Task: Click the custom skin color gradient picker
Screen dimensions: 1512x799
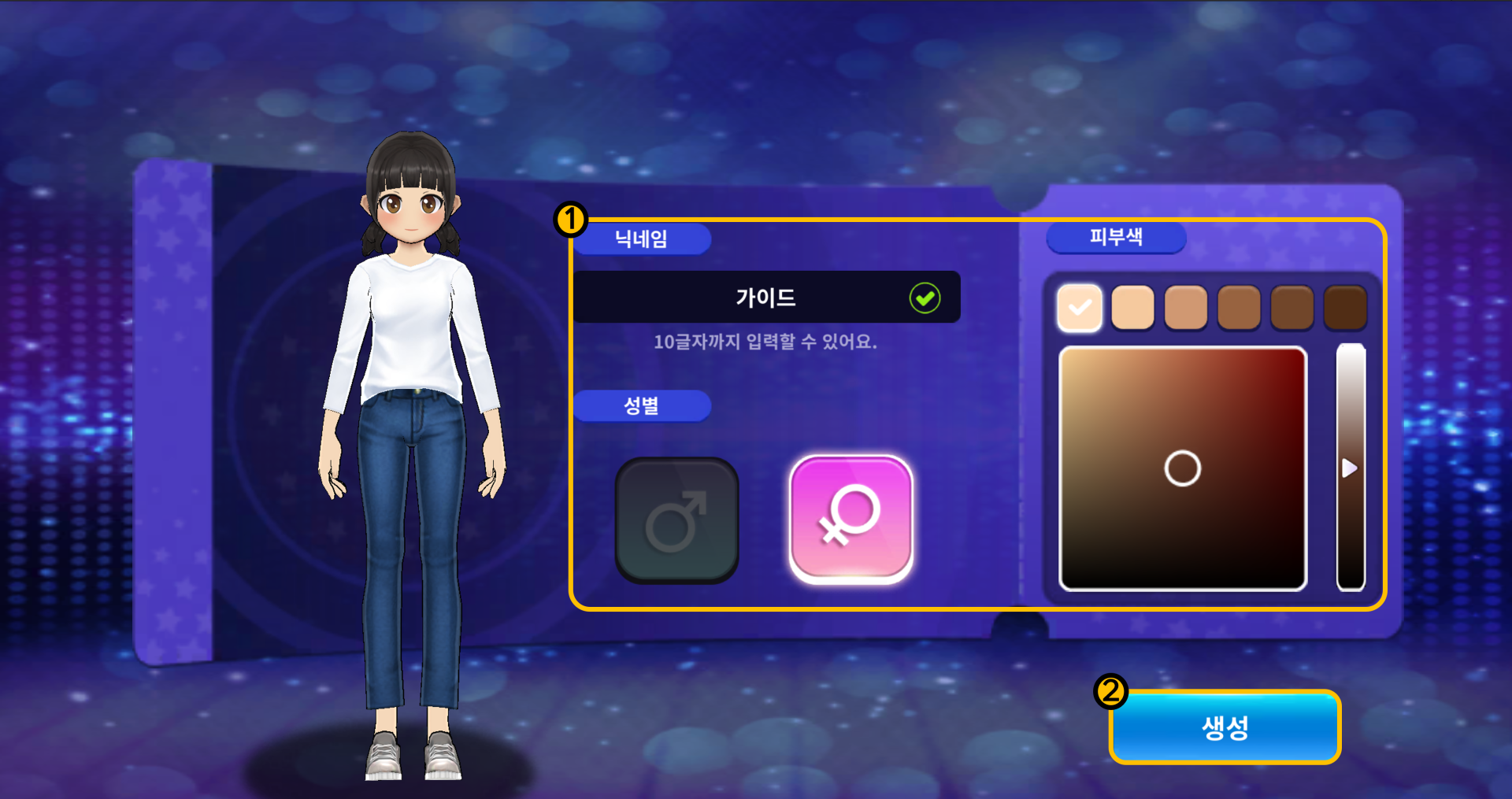Action: [x=1182, y=468]
